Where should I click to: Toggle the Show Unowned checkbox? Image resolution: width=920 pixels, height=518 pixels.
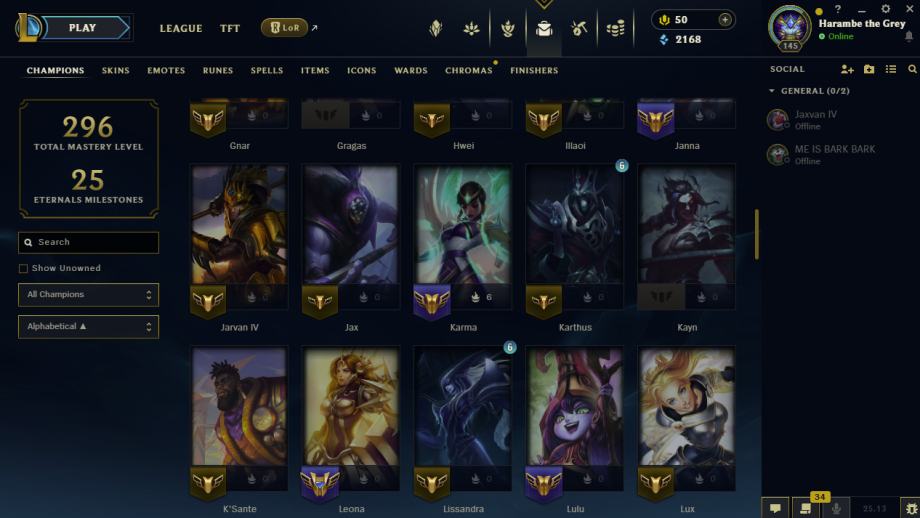[x=23, y=269]
